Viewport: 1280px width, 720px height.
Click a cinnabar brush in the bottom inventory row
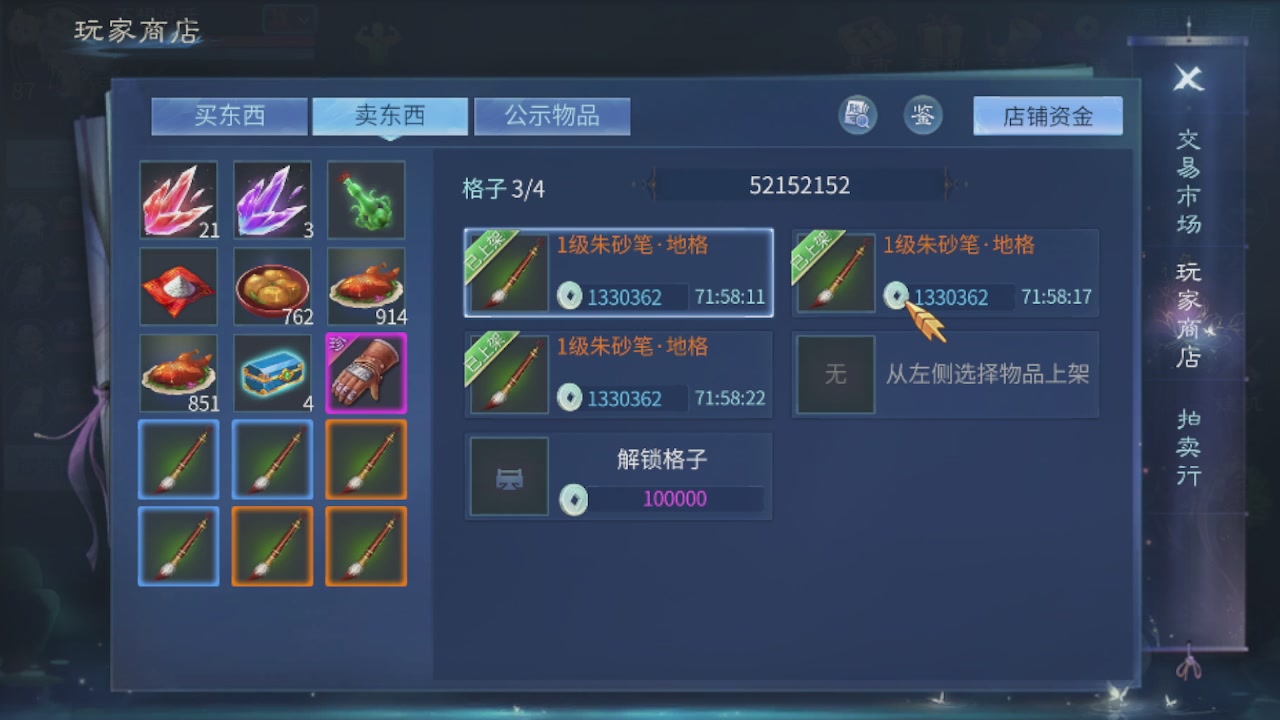coord(178,547)
